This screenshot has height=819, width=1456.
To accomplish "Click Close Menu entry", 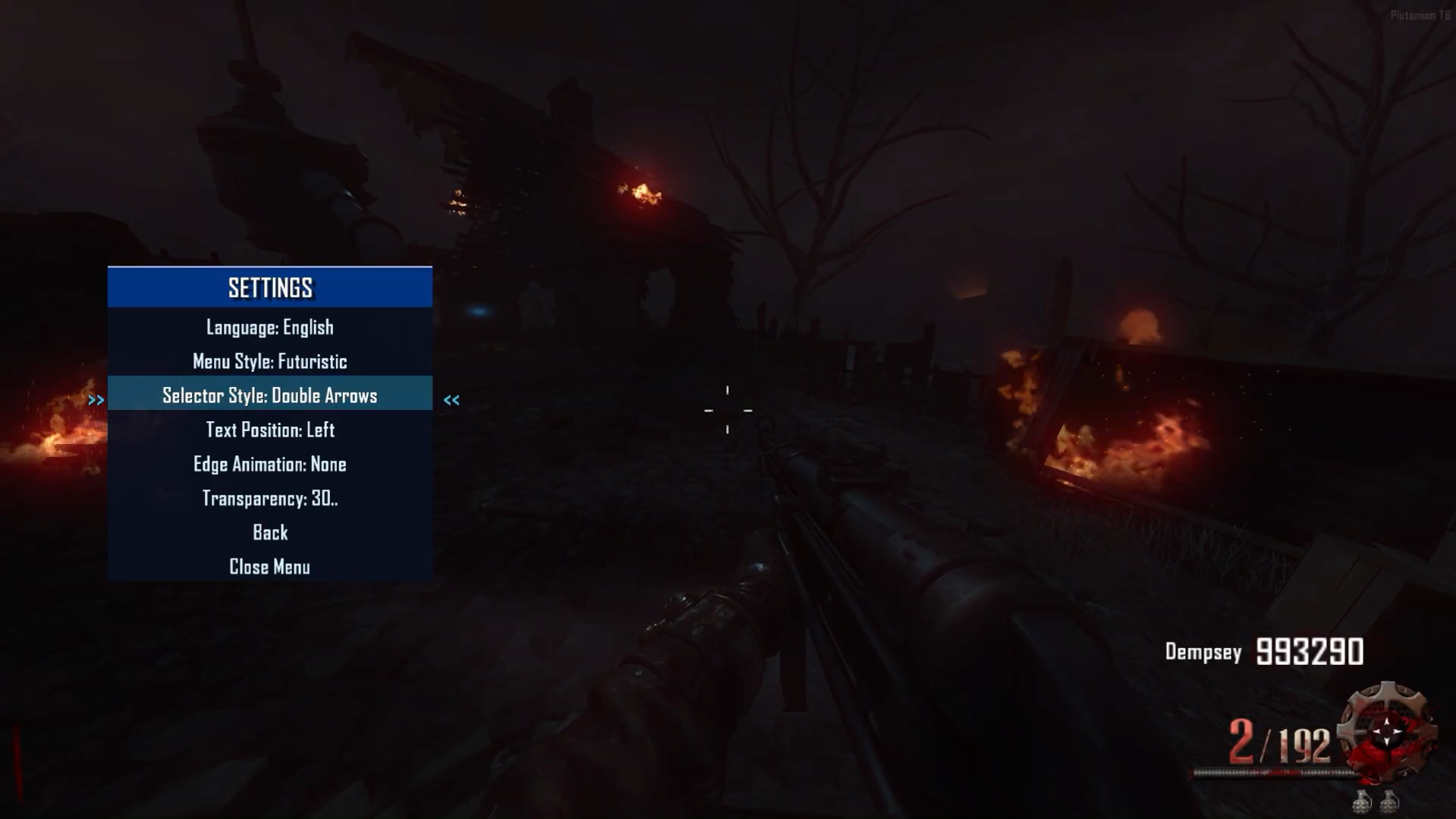I will [269, 566].
